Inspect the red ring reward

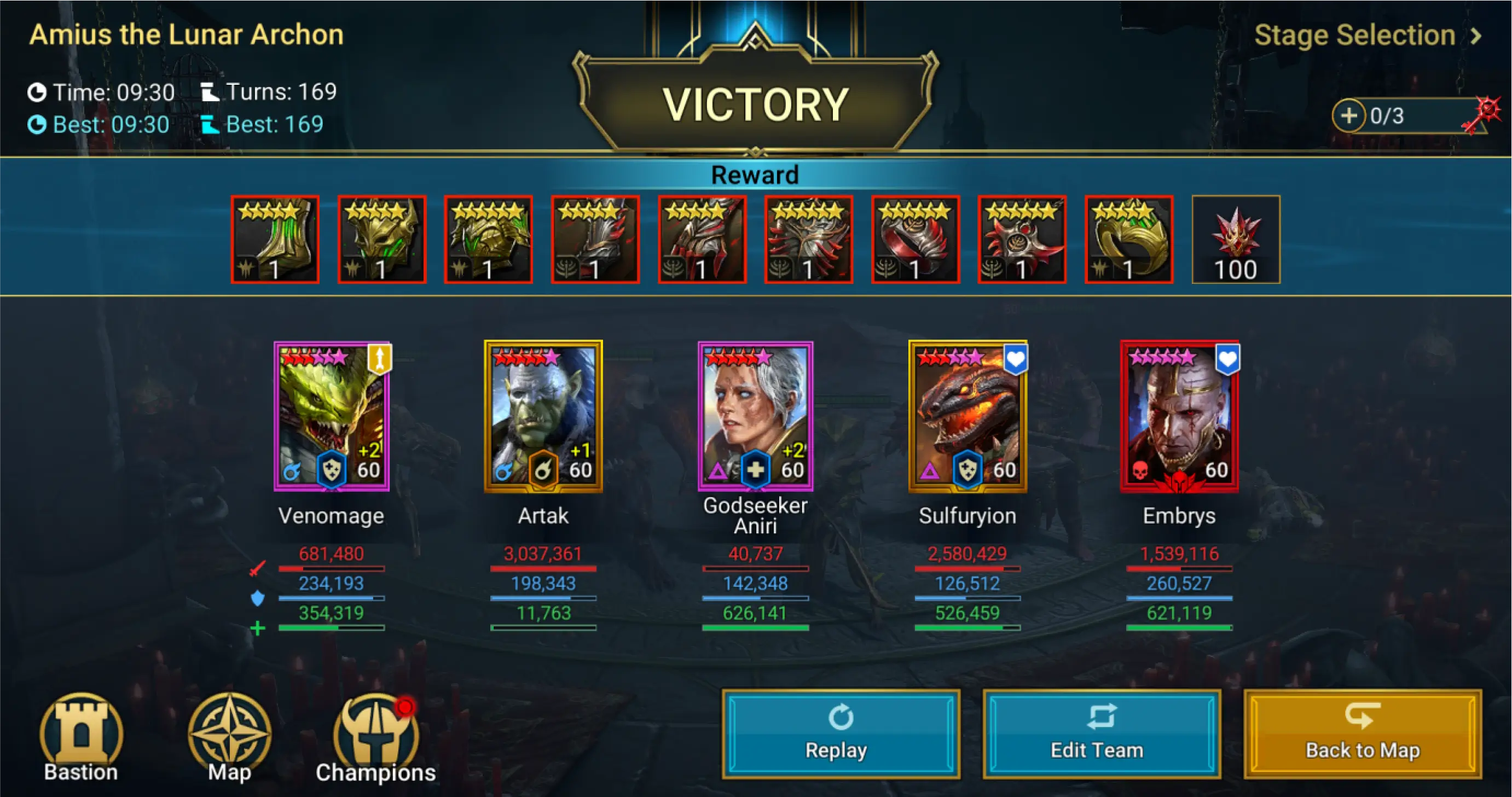(916, 240)
